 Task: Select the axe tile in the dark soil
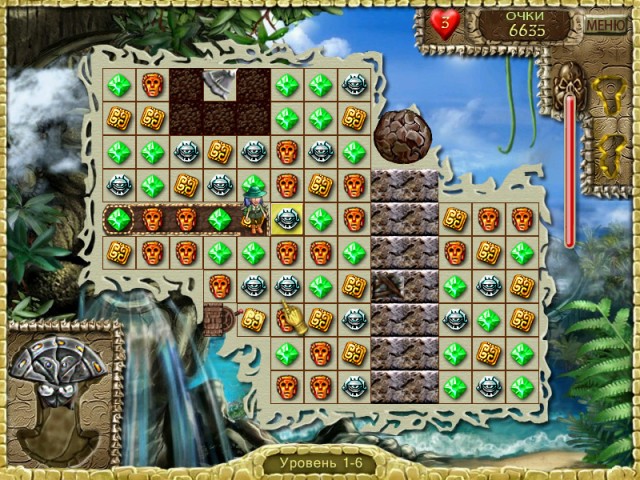pos(219,84)
